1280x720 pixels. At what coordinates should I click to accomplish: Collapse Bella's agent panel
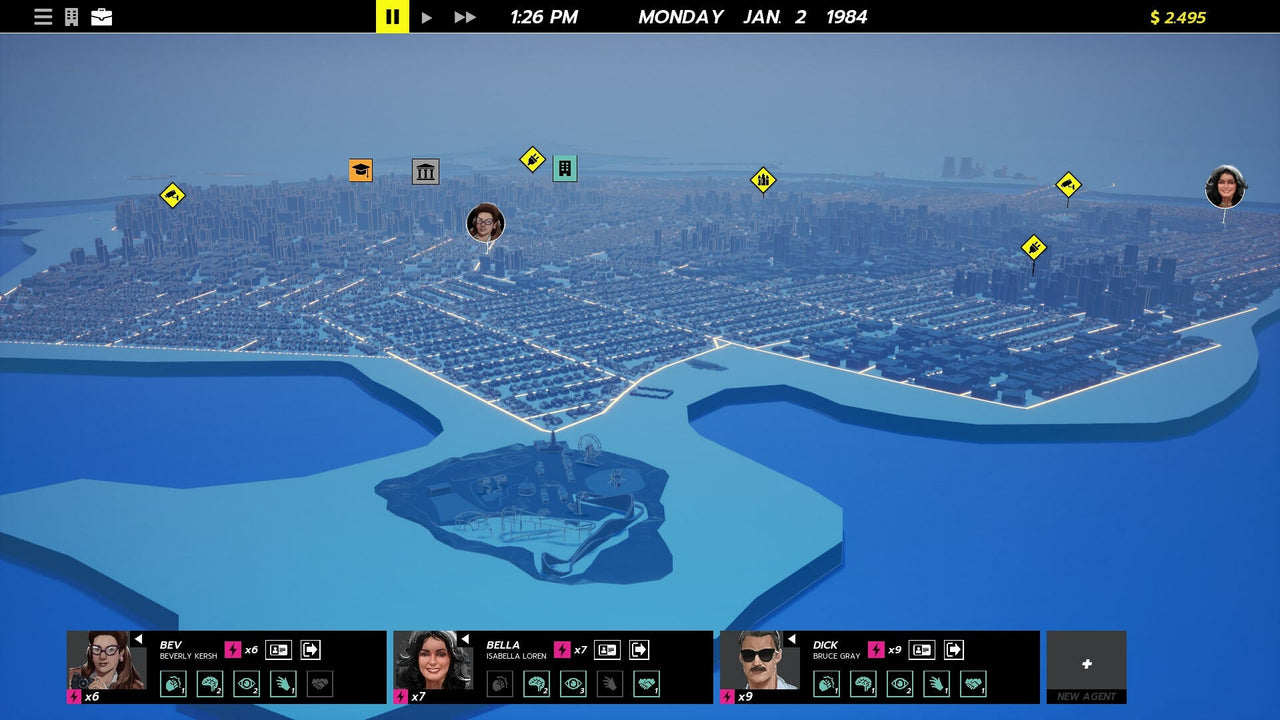click(466, 638)
